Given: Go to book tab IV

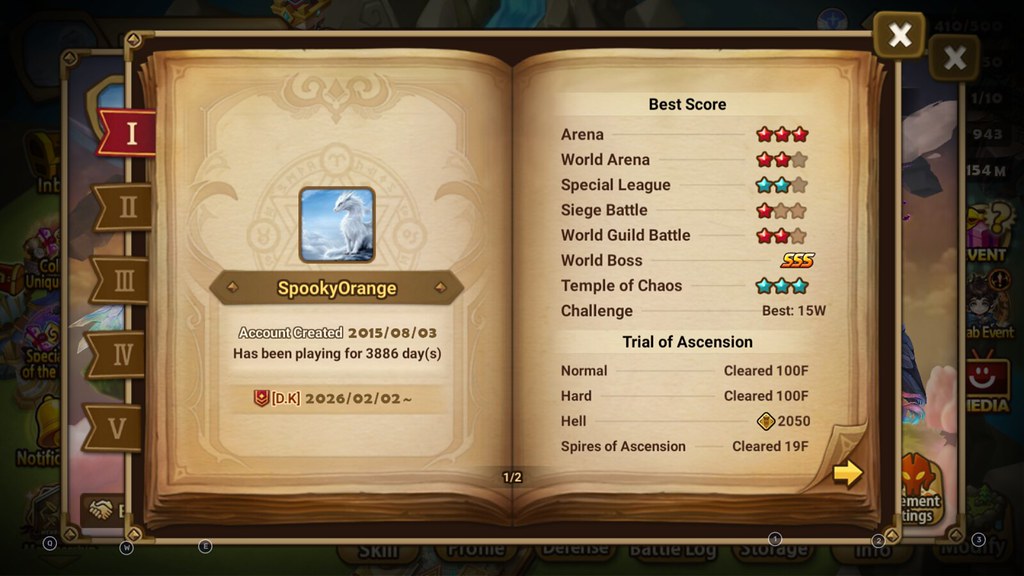Looking at the screenshot, I should [121, 354].
